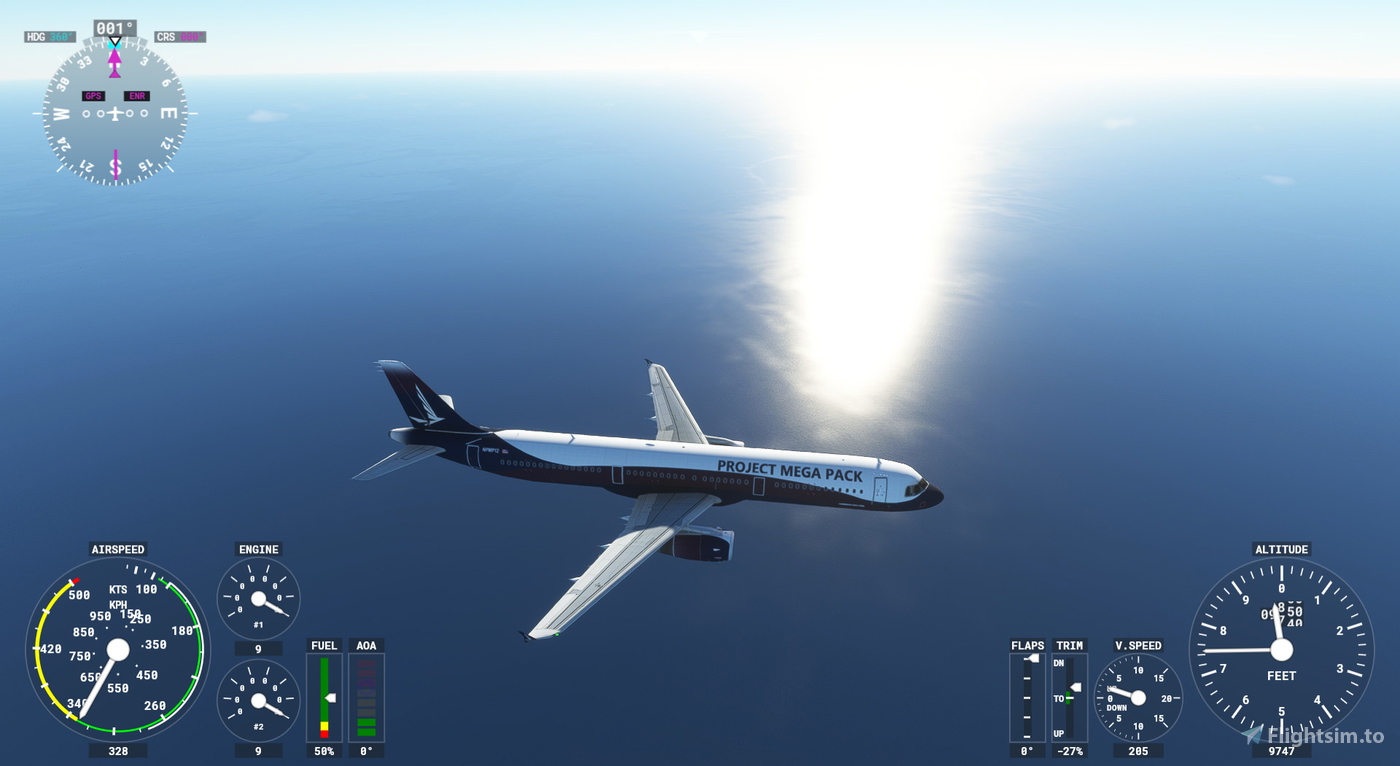This screenshot has width=1400, height=766.
Task: Click the ENGINE #2 gauge
Action: [x=258, y=697]
